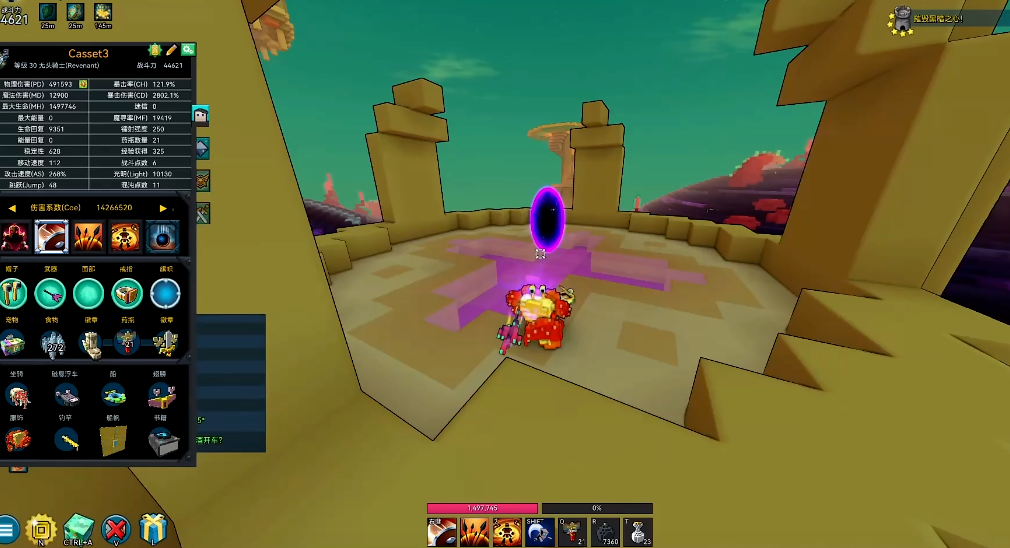The width and height of the screenshot is (1010, 548).
Task: Open the blue hamburger main menu button
Action: coord(8,529)
